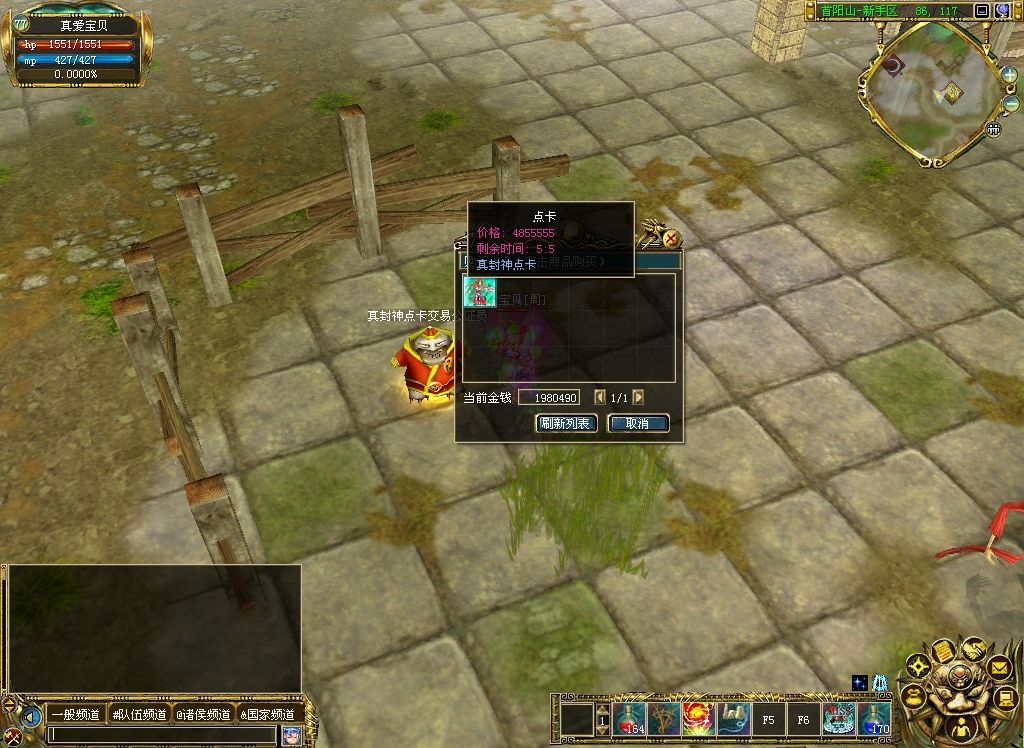This screenshot has height=748, width=1024.
Task: Zoom in on the minimap
Action: click(x=1009, y=76)
